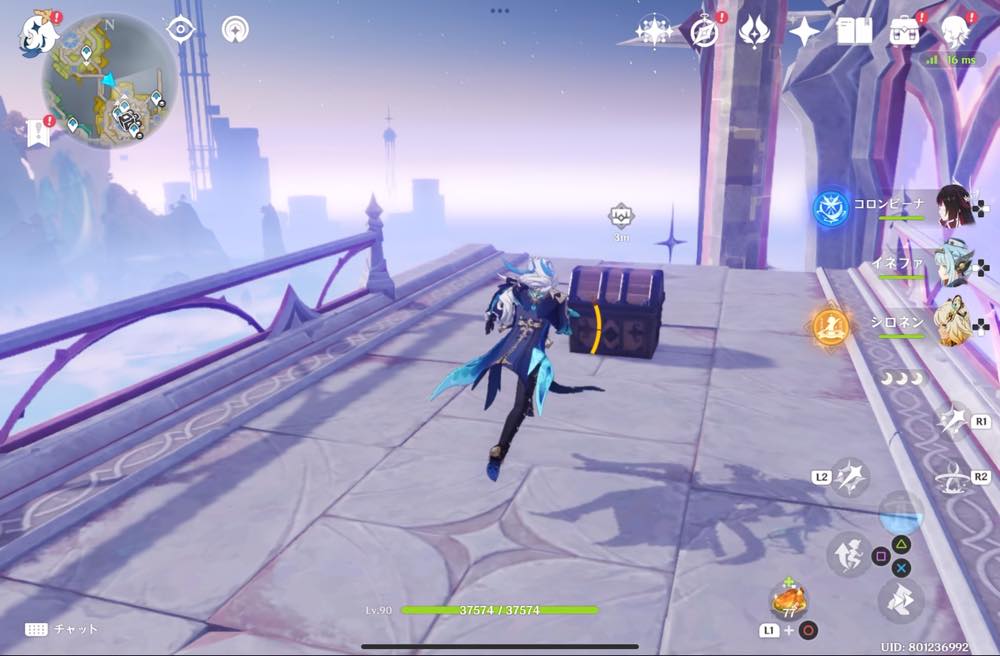Open the compass events icon

(704, 31)
